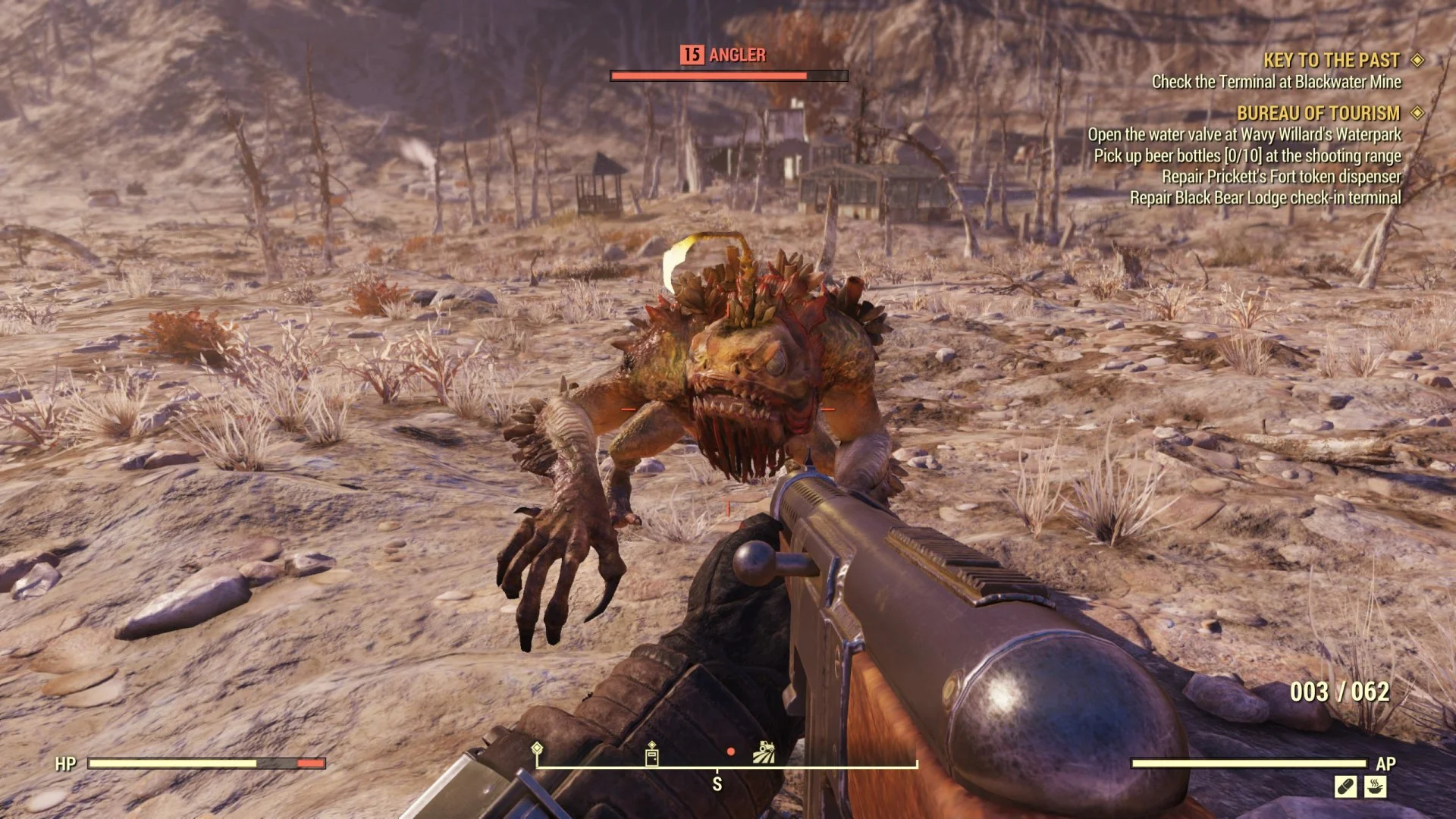Select the Blackwater Mine terminal objective
The height and width of the screenshot is (819, 1456).
(1276, 82)
